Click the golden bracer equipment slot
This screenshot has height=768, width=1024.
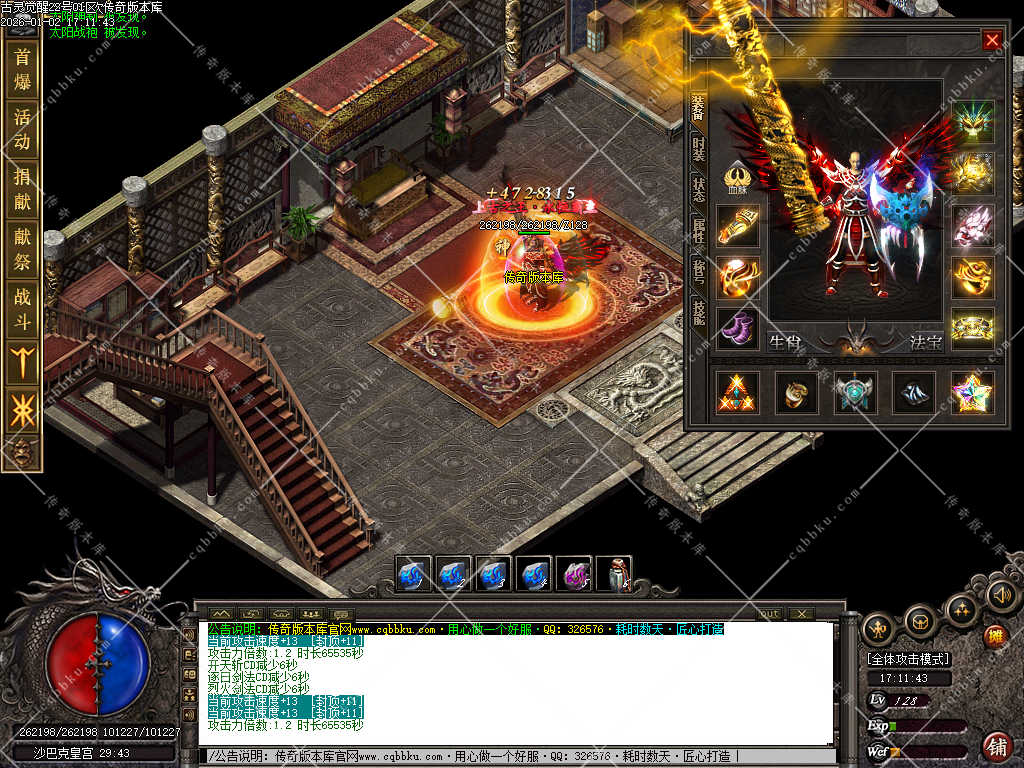[x=737, y=225]
